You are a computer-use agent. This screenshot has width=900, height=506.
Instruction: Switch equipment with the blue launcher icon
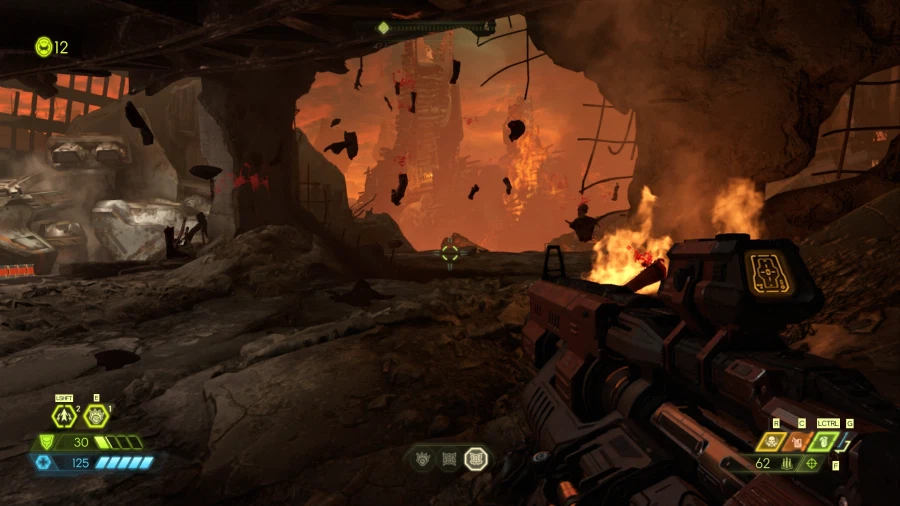(845, 441)
